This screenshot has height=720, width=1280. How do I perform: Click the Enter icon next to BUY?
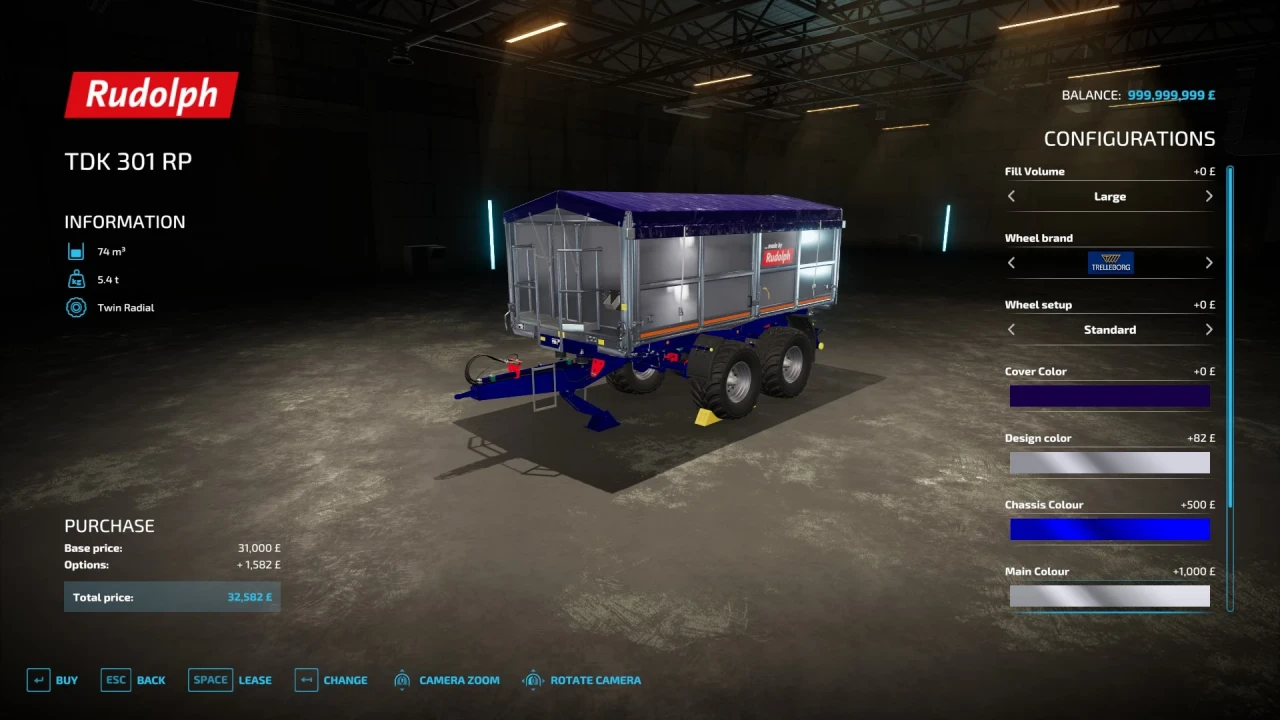[37, 680]
